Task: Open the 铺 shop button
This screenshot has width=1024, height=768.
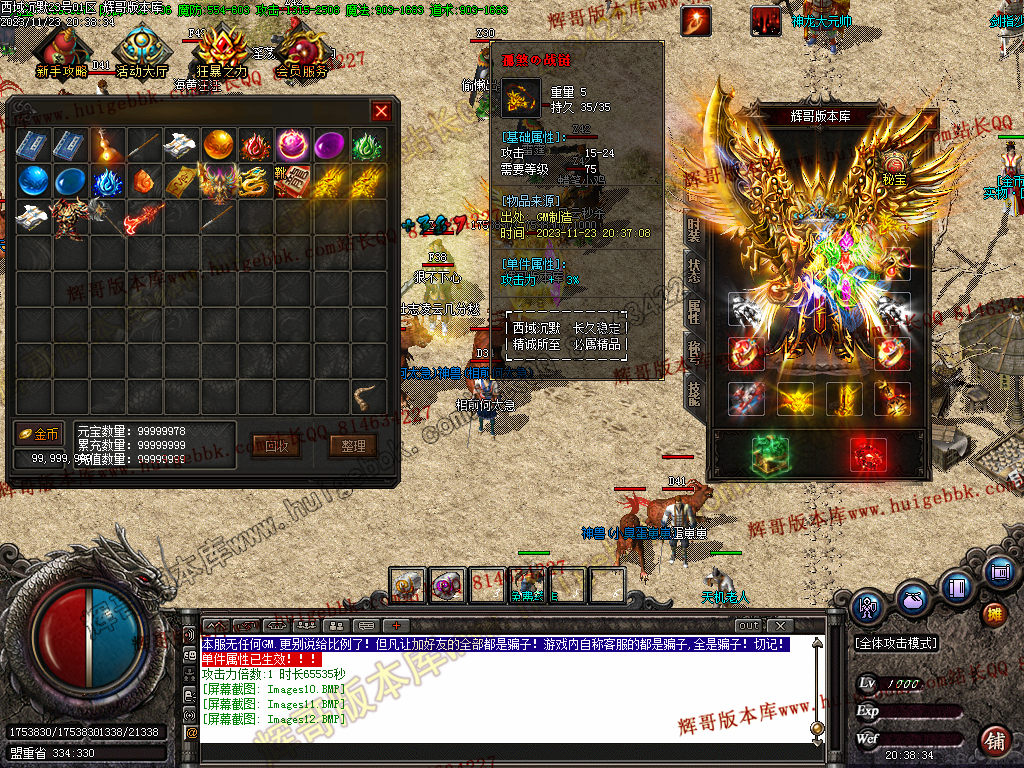Action: click(x=994, y=741)
